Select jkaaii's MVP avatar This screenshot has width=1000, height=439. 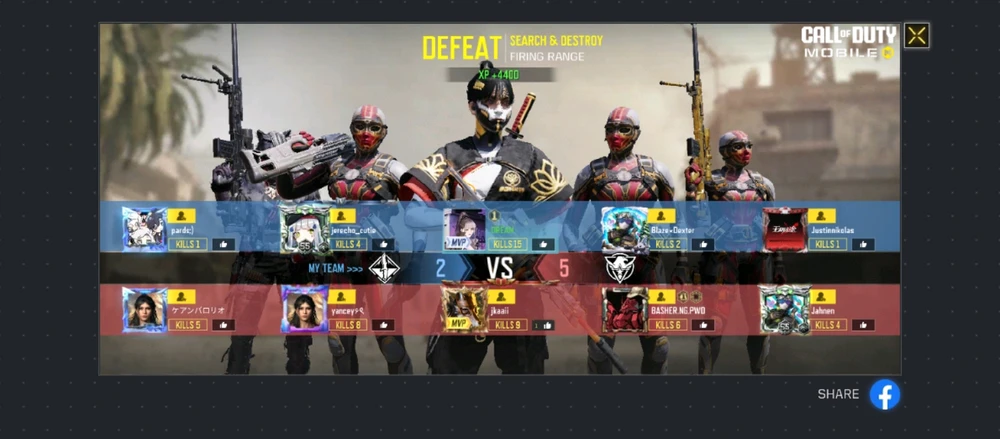[x=464, y=310]
